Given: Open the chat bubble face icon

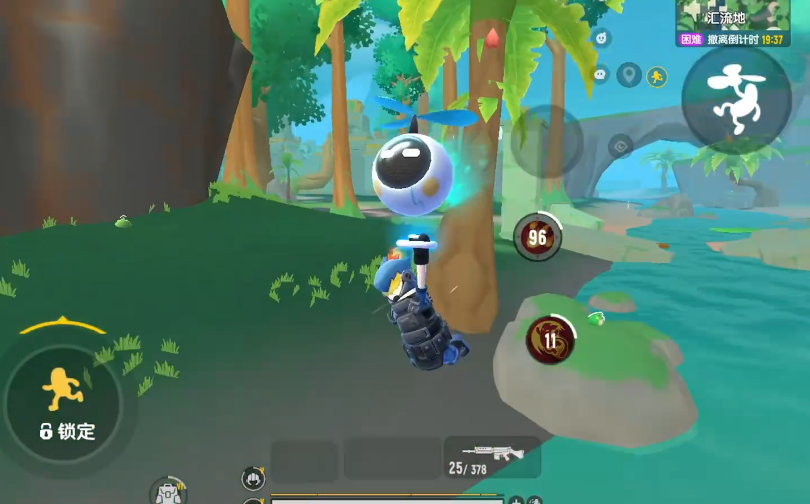Looking at the screenshot, I should [x=600, y=74].
